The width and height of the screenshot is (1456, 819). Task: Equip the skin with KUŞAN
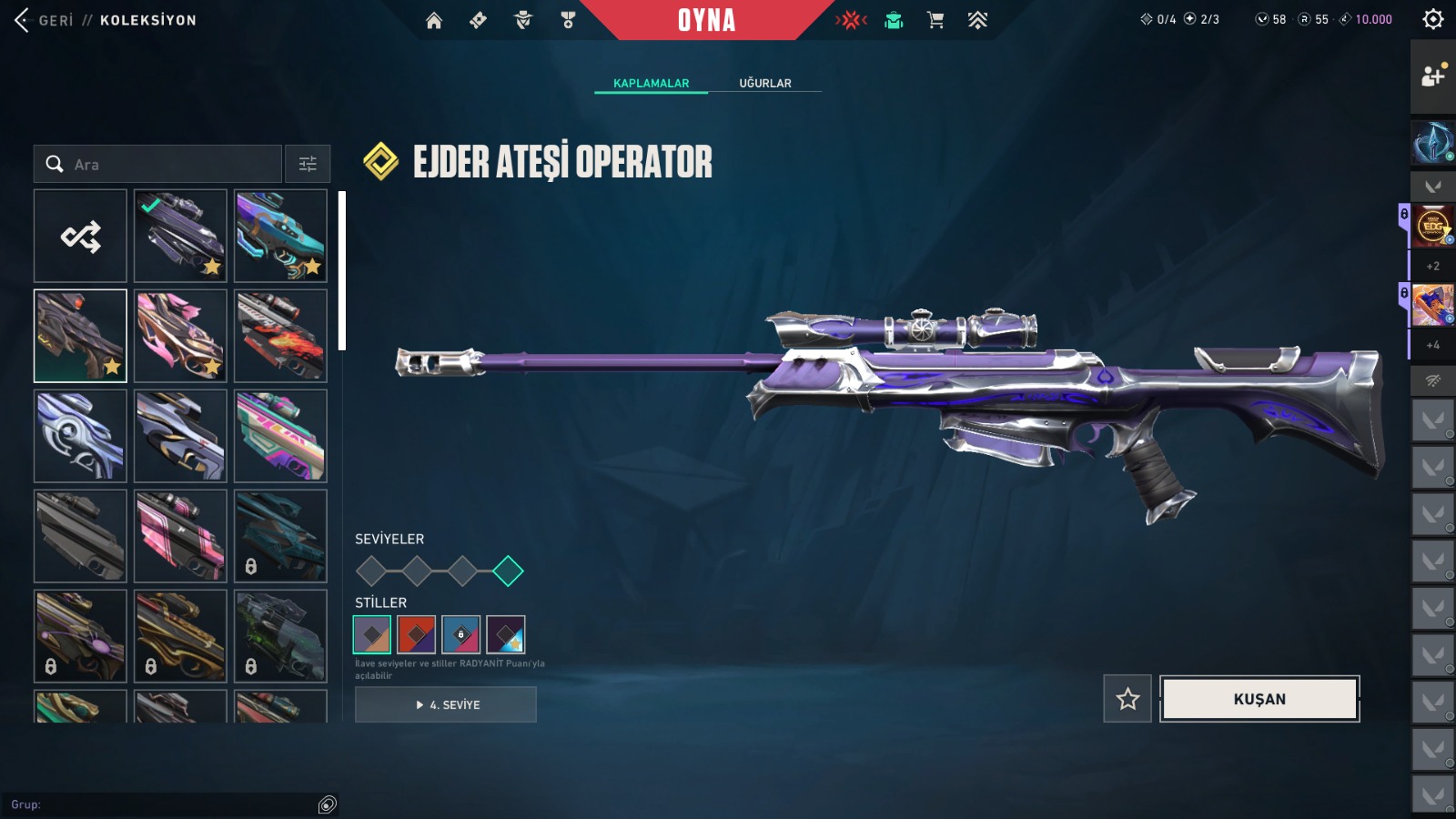click(x=1259, y=699)
